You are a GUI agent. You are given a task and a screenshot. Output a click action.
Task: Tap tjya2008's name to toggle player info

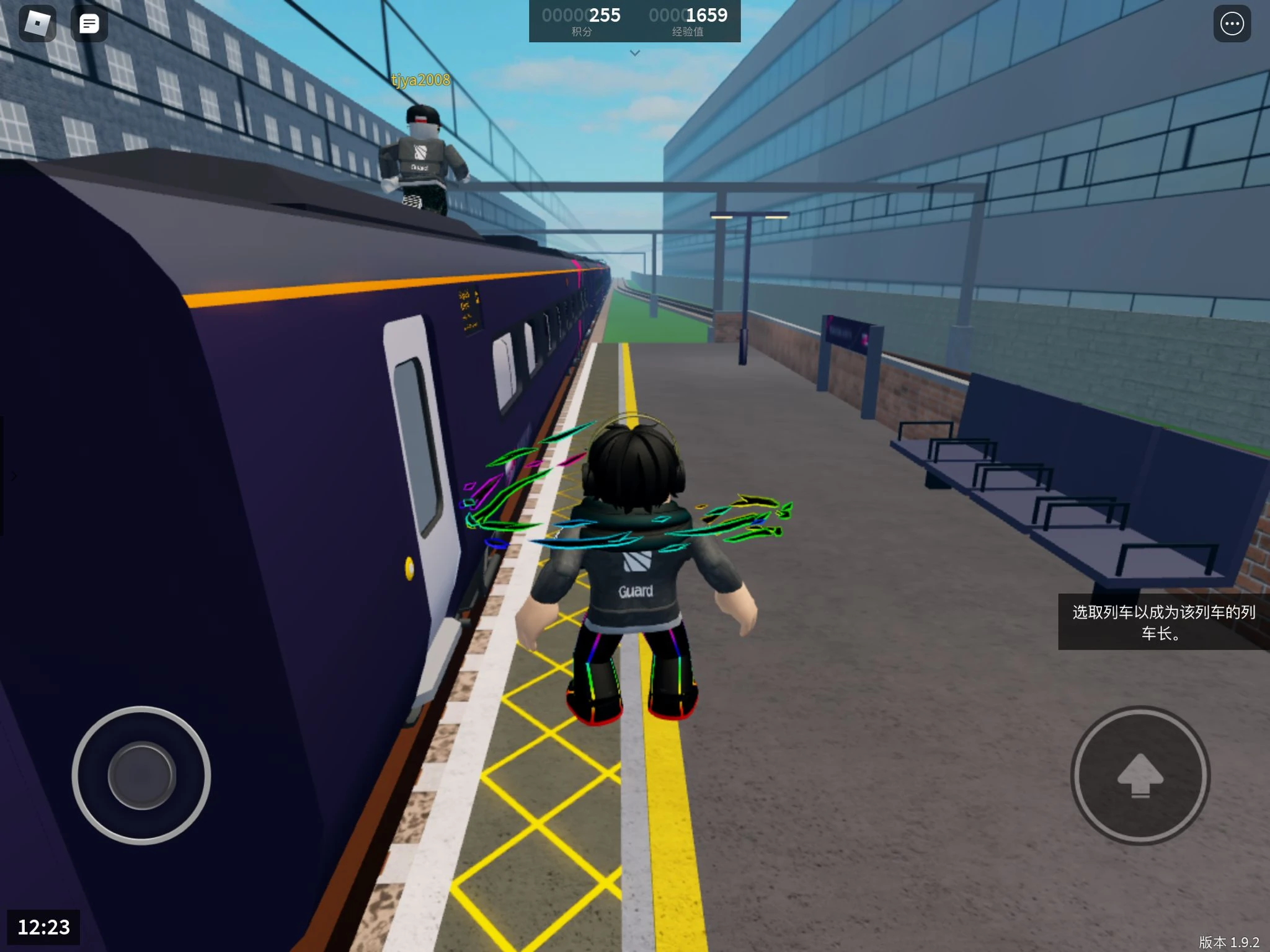pyautogui.click(x=419, y=81)
